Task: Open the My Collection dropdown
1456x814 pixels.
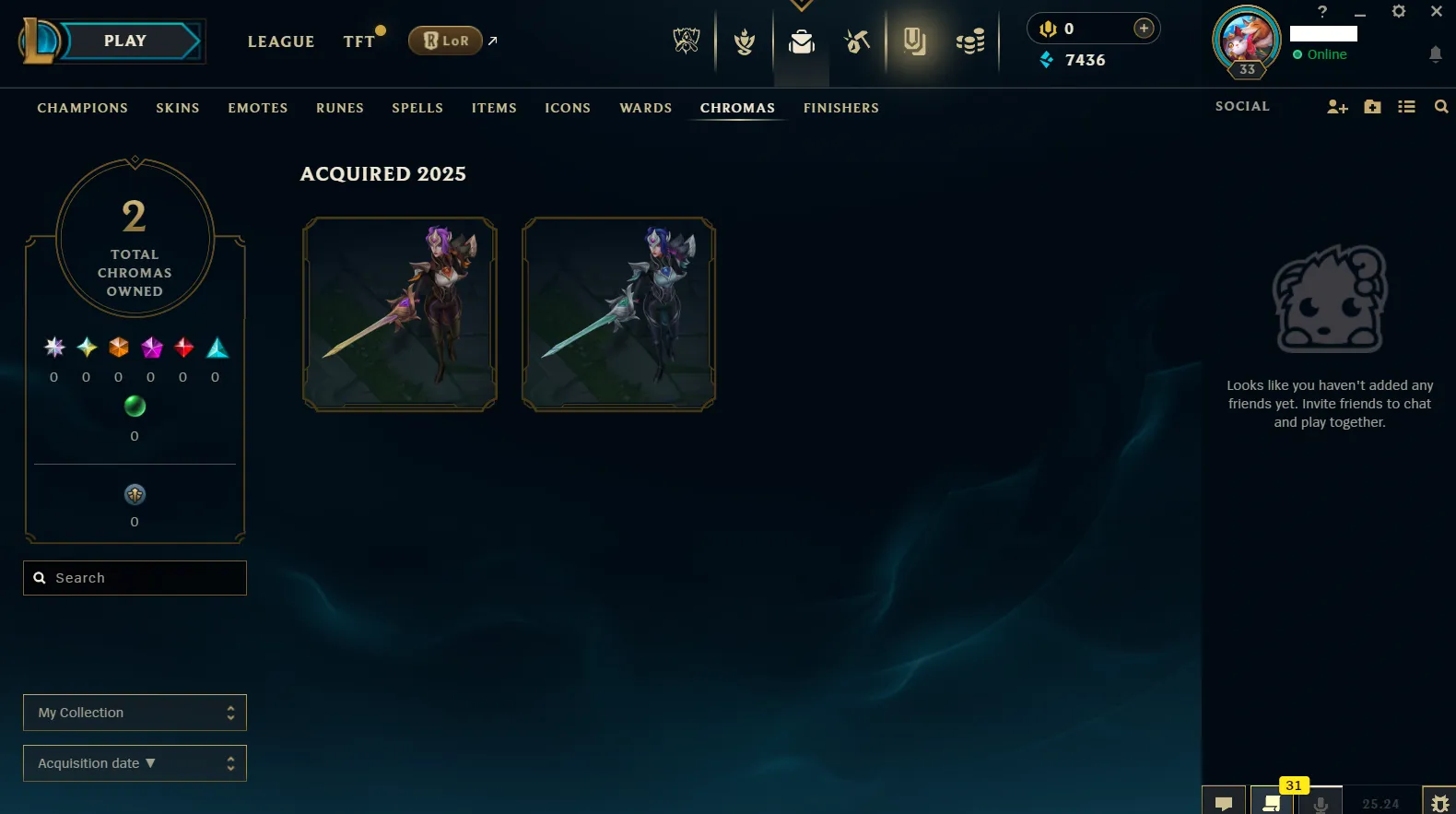Action: tap(135, 712)
